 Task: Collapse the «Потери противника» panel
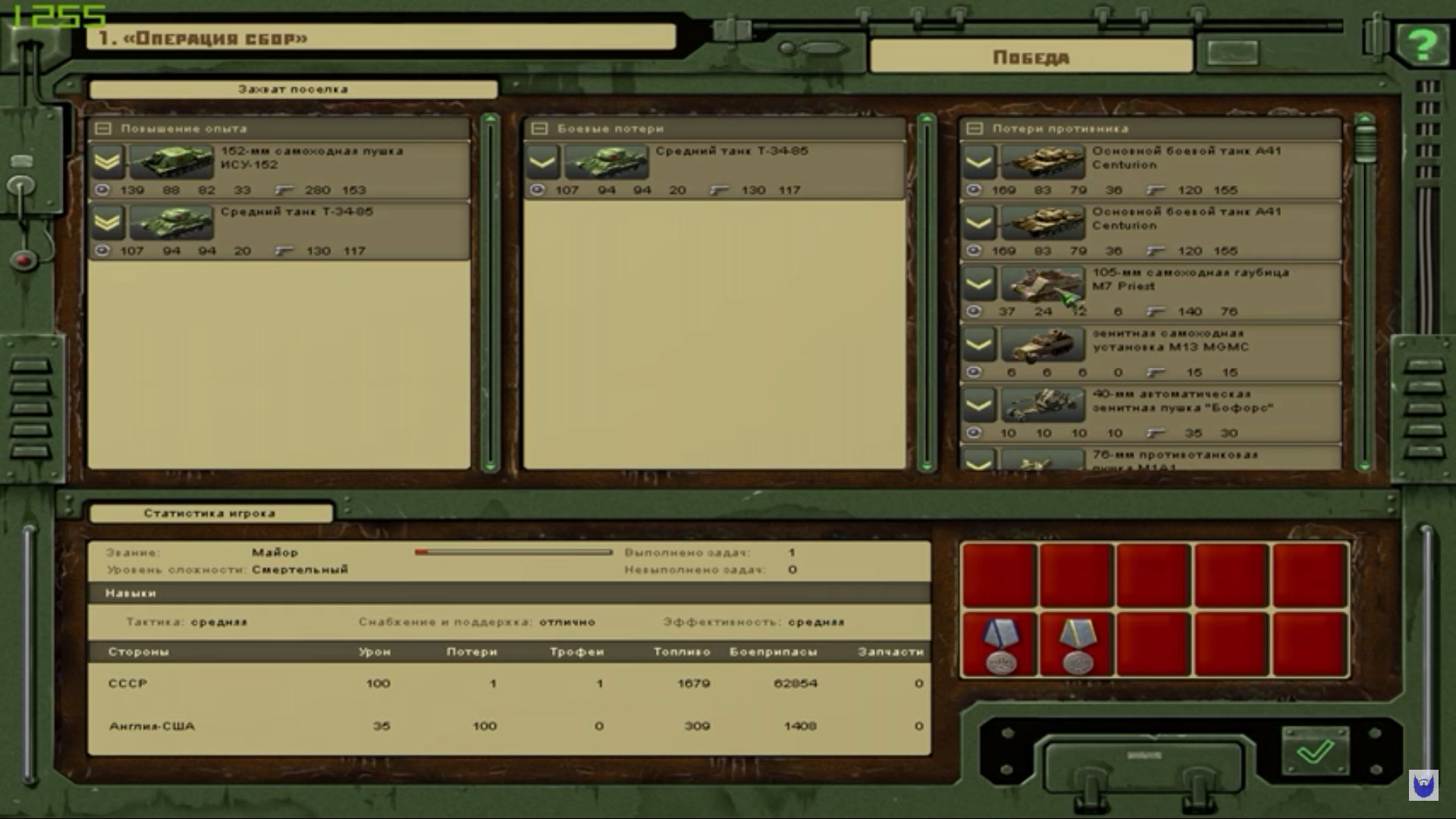coord(974,129)
